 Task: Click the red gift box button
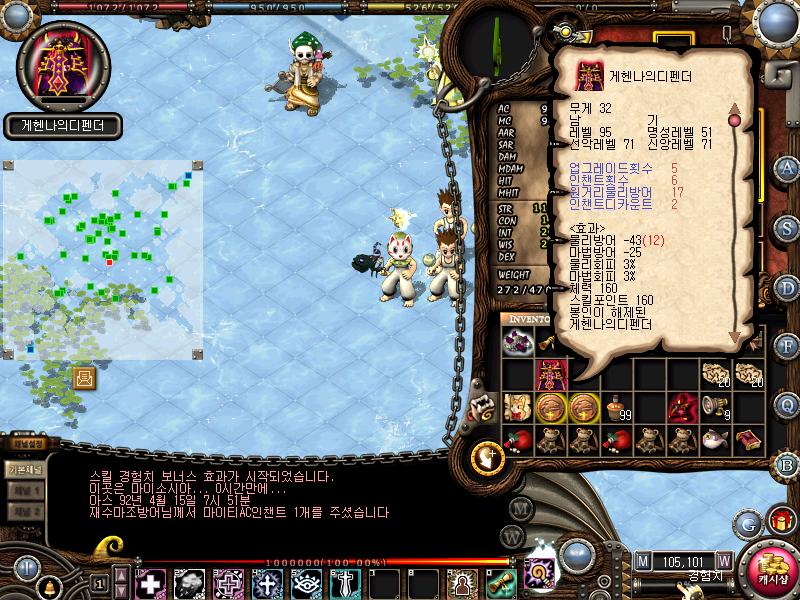779,521
